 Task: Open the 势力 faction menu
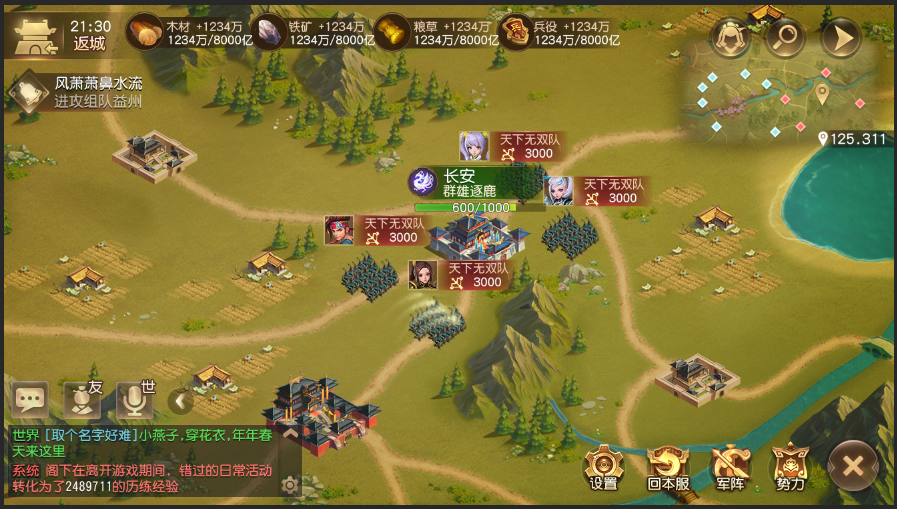click(790, 467)
